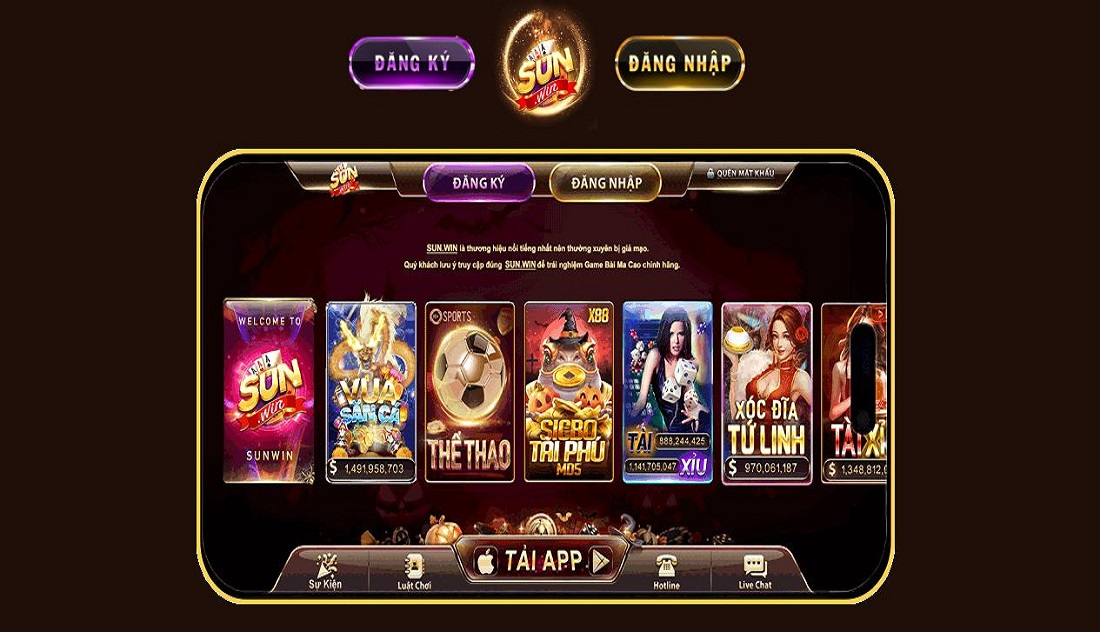
Task: Tap the Tải App download button
Action: pos(544,561)
